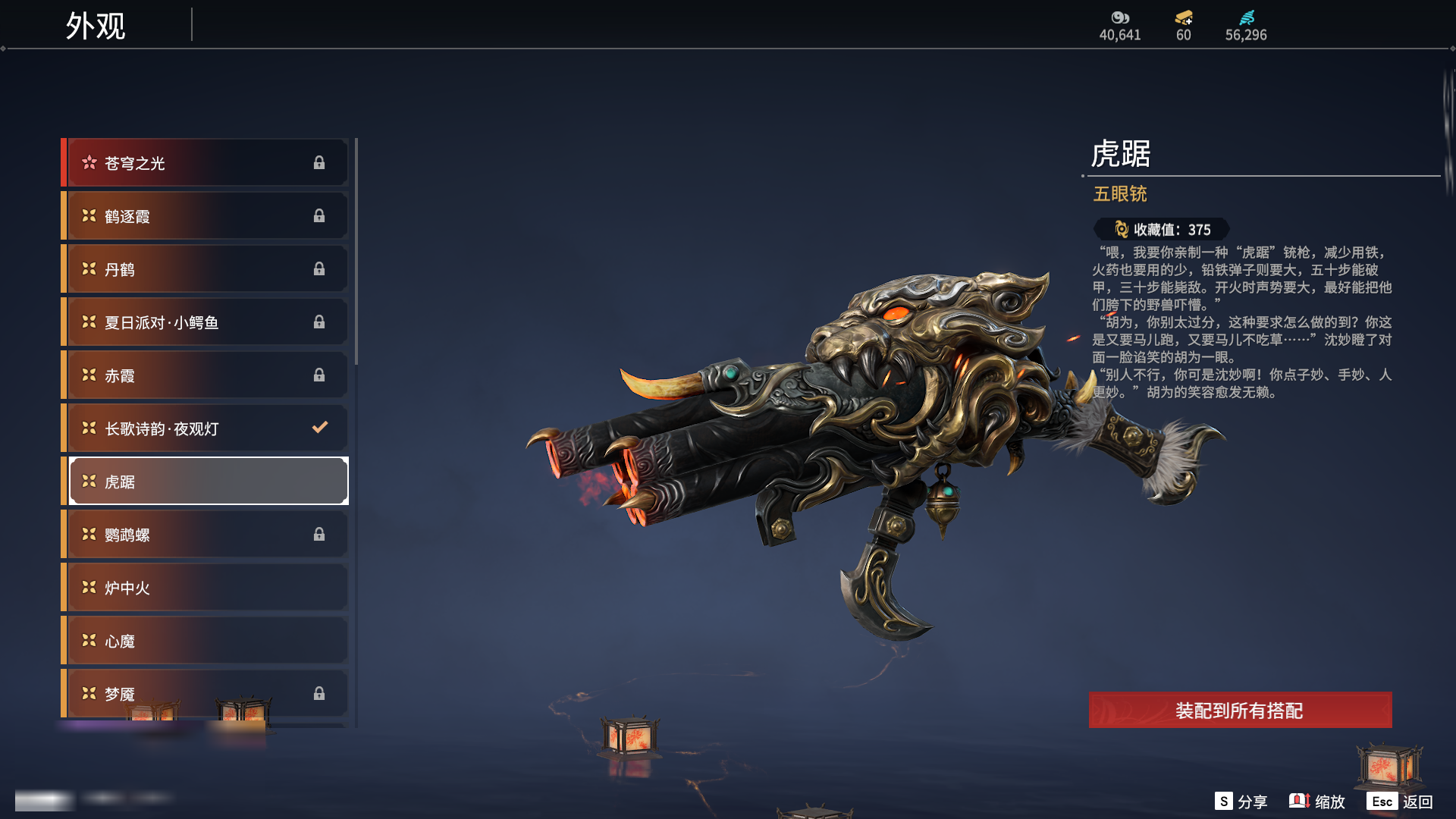Choose the 鹤逐霞 skin from list
Viewport: 1456px width, 819px height.
click(x=206, y=216)
